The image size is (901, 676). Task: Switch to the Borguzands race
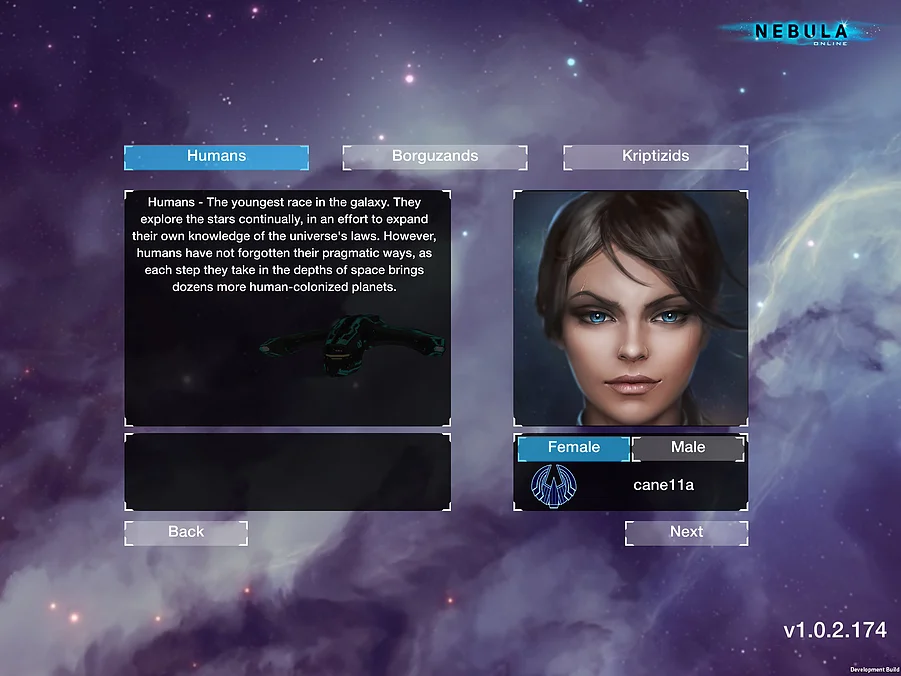click(x=435, y=157)
